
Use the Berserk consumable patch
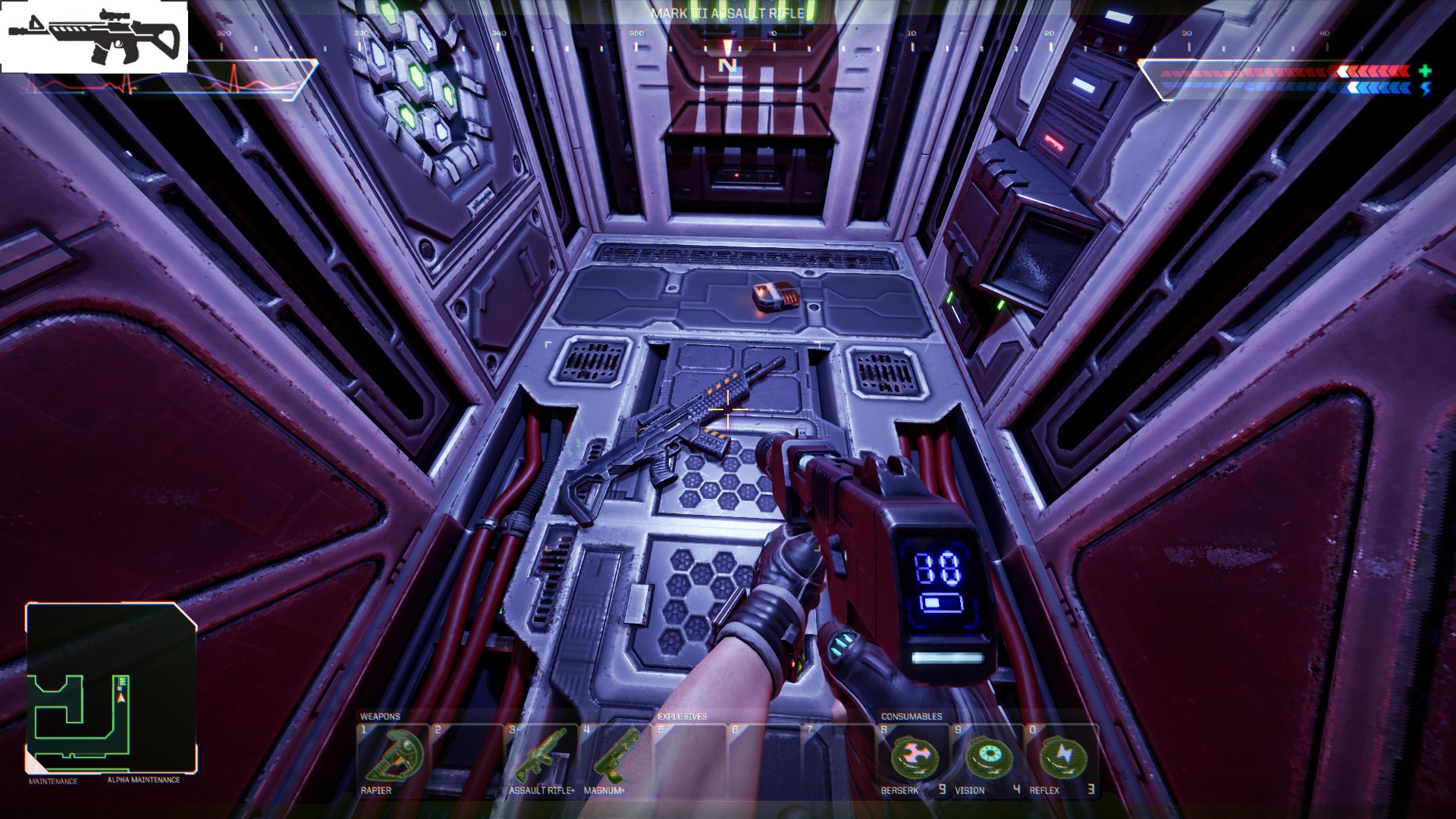click(x=914, y=758)
